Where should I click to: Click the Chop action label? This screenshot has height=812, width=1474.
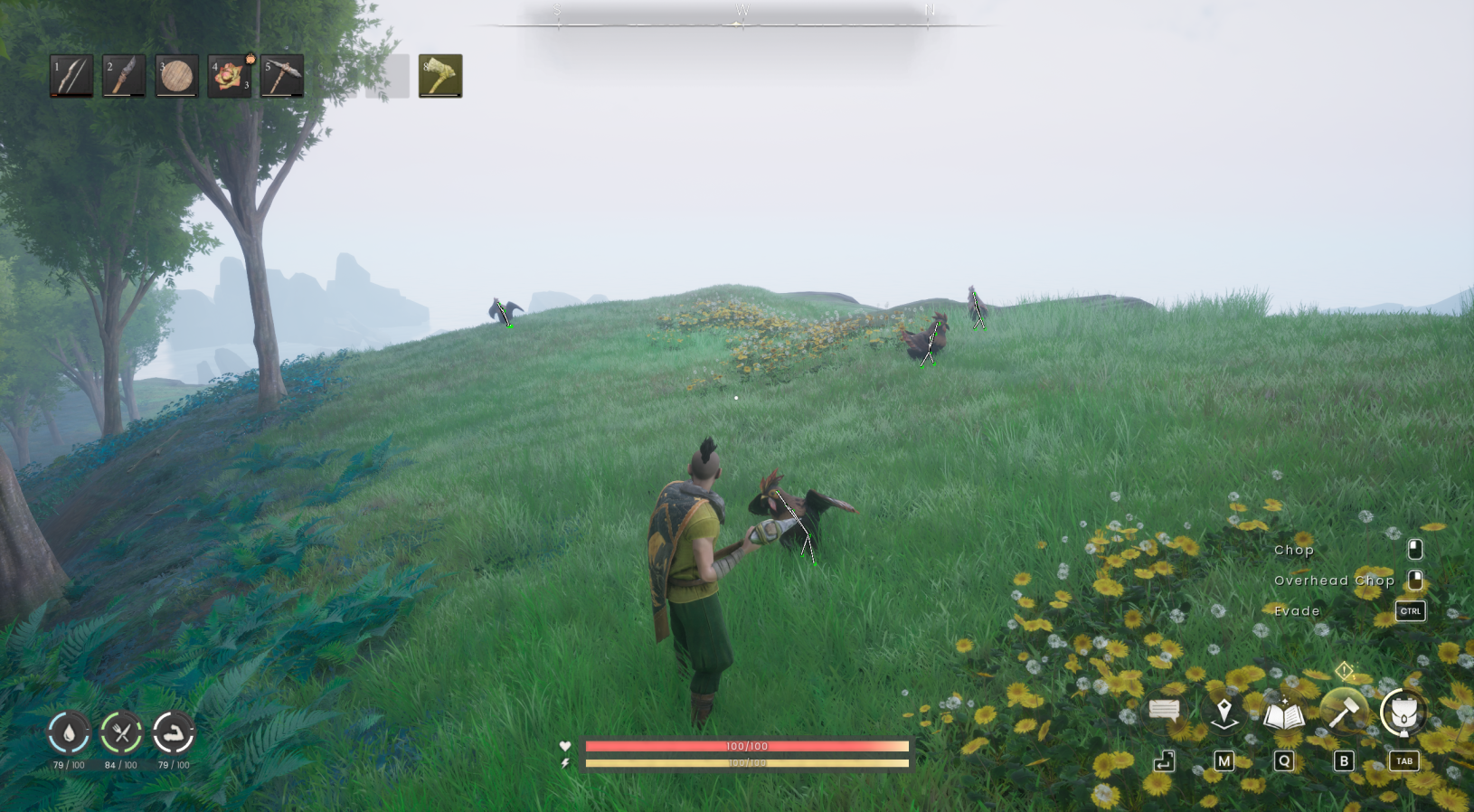1293,550
